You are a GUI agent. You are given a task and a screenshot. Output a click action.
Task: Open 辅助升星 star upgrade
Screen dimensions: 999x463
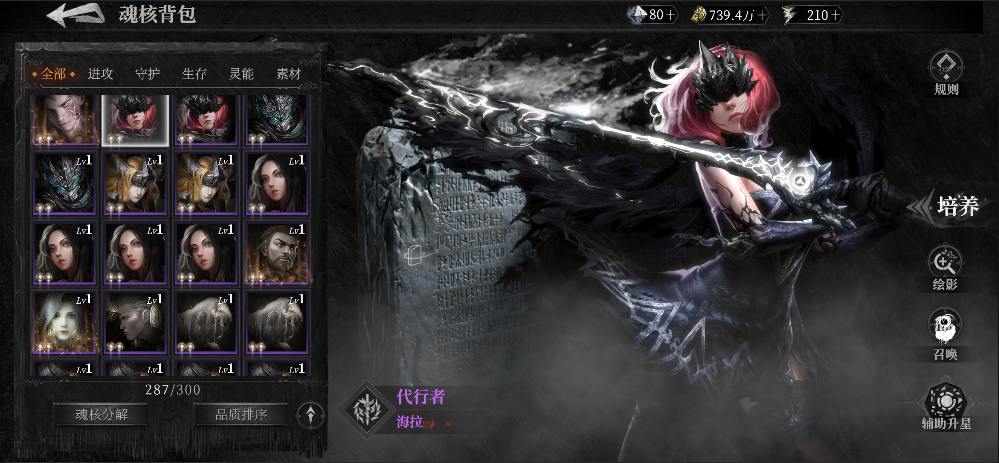pos(945,405)
